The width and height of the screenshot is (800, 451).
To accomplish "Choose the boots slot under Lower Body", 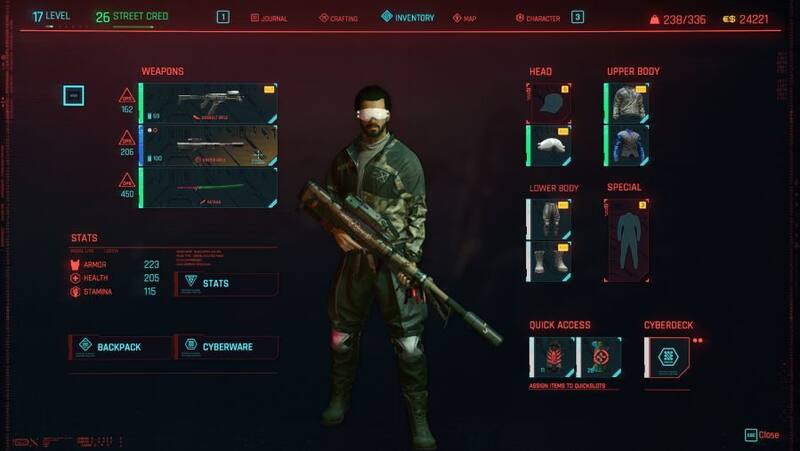I will click(x=549, y=261).
